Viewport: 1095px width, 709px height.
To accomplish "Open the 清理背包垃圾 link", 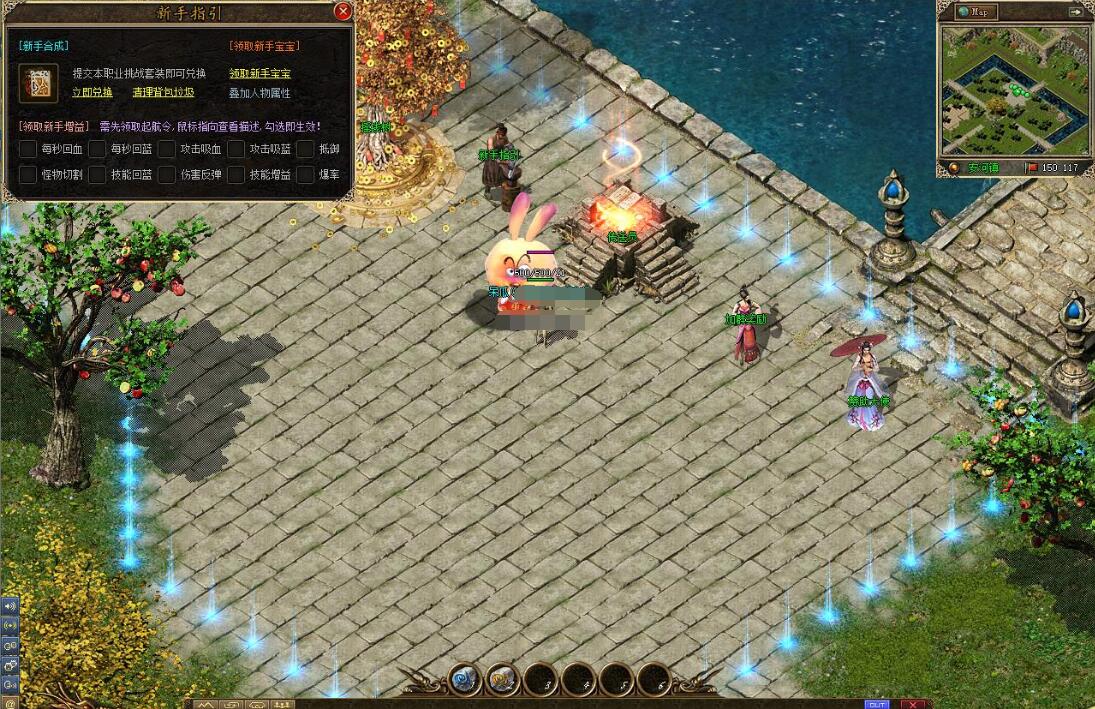I will [x=163, y=92].
